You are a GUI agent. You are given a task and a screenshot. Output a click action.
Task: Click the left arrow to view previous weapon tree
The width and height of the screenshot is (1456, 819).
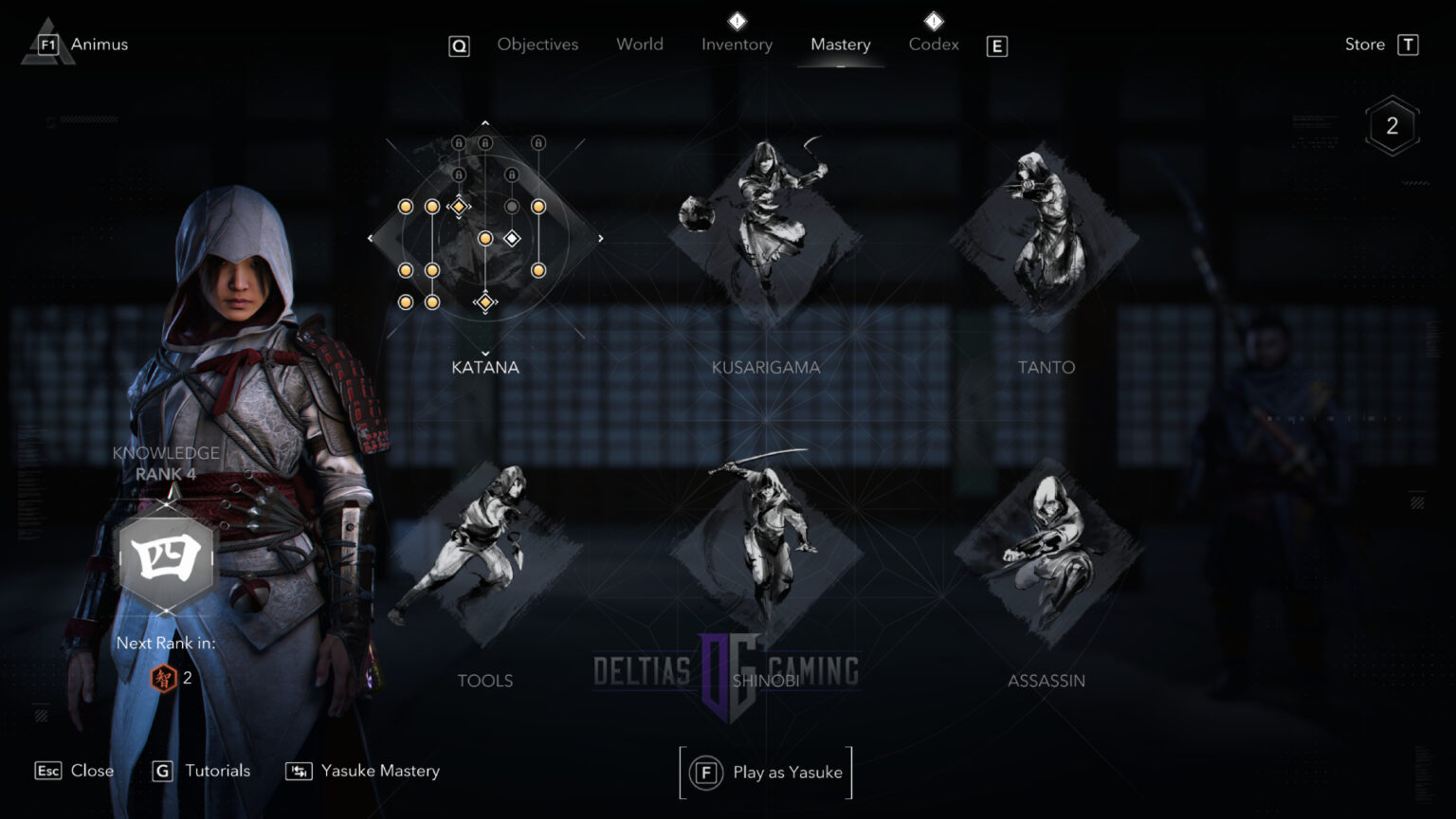tap(371, 238)
